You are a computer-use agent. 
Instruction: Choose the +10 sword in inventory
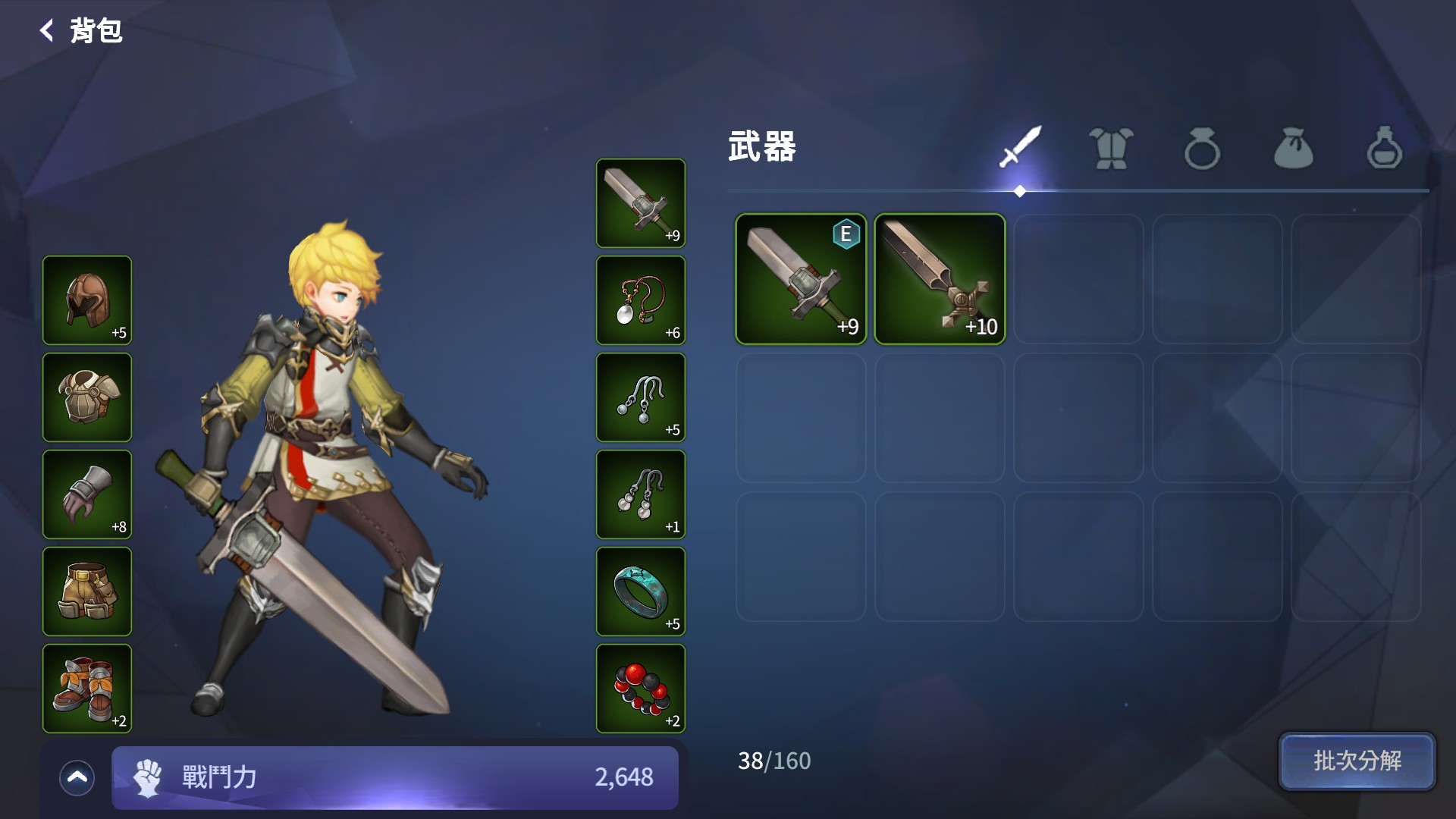point(940,279)
